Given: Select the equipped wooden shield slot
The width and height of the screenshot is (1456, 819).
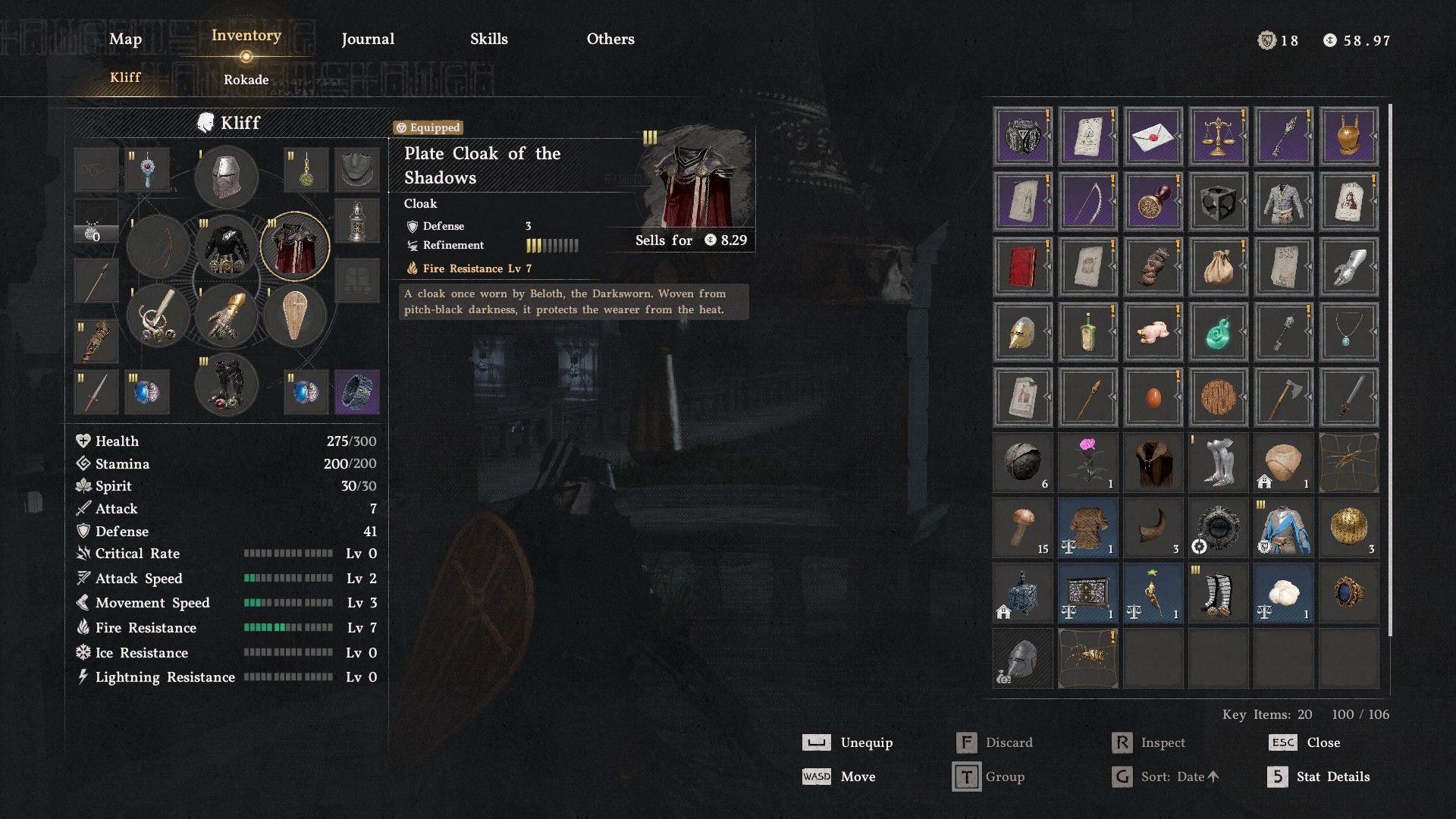Looking at the screenshot, I should tap(295, 315).
